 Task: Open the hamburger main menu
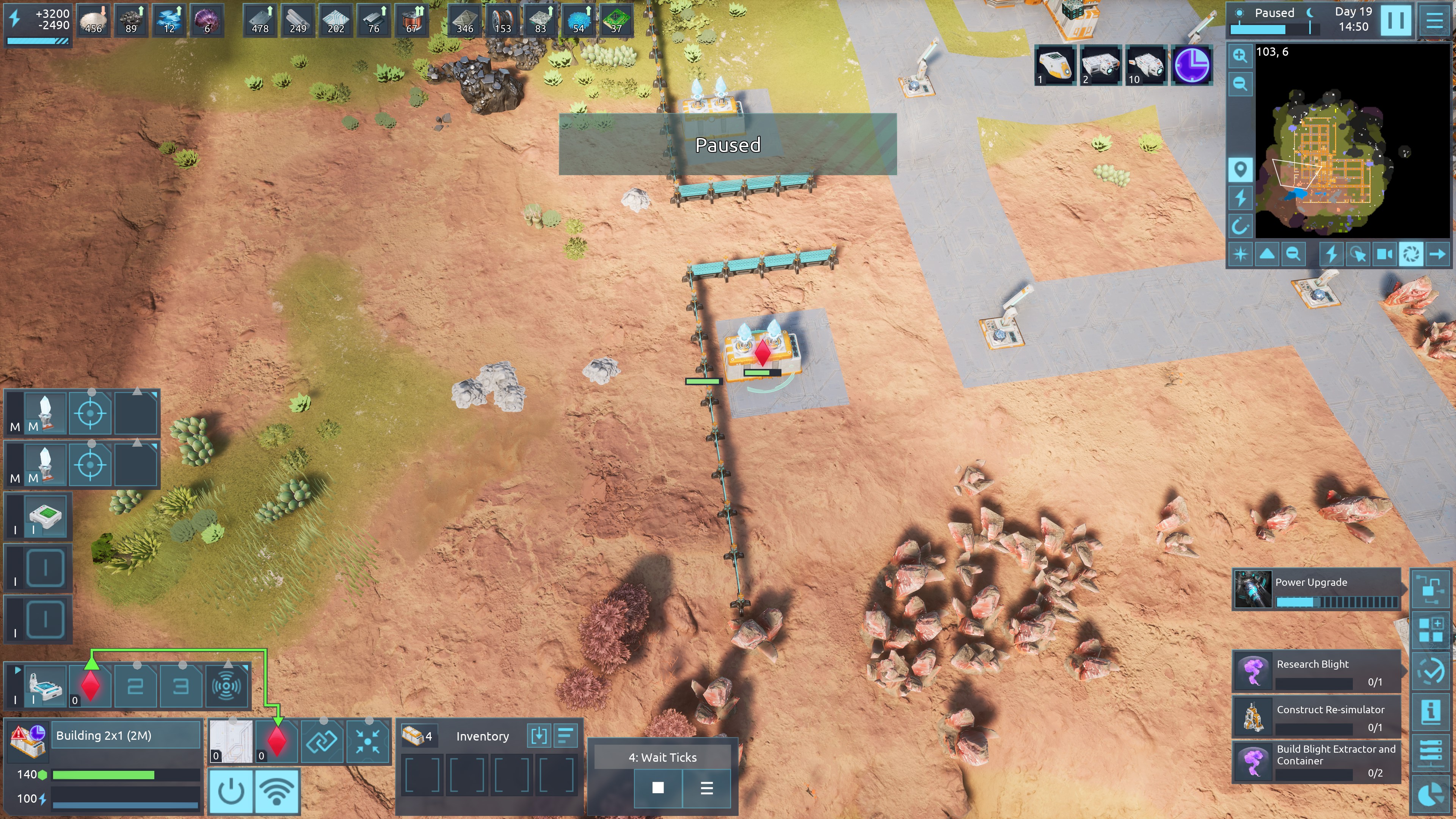[1434, 20]
